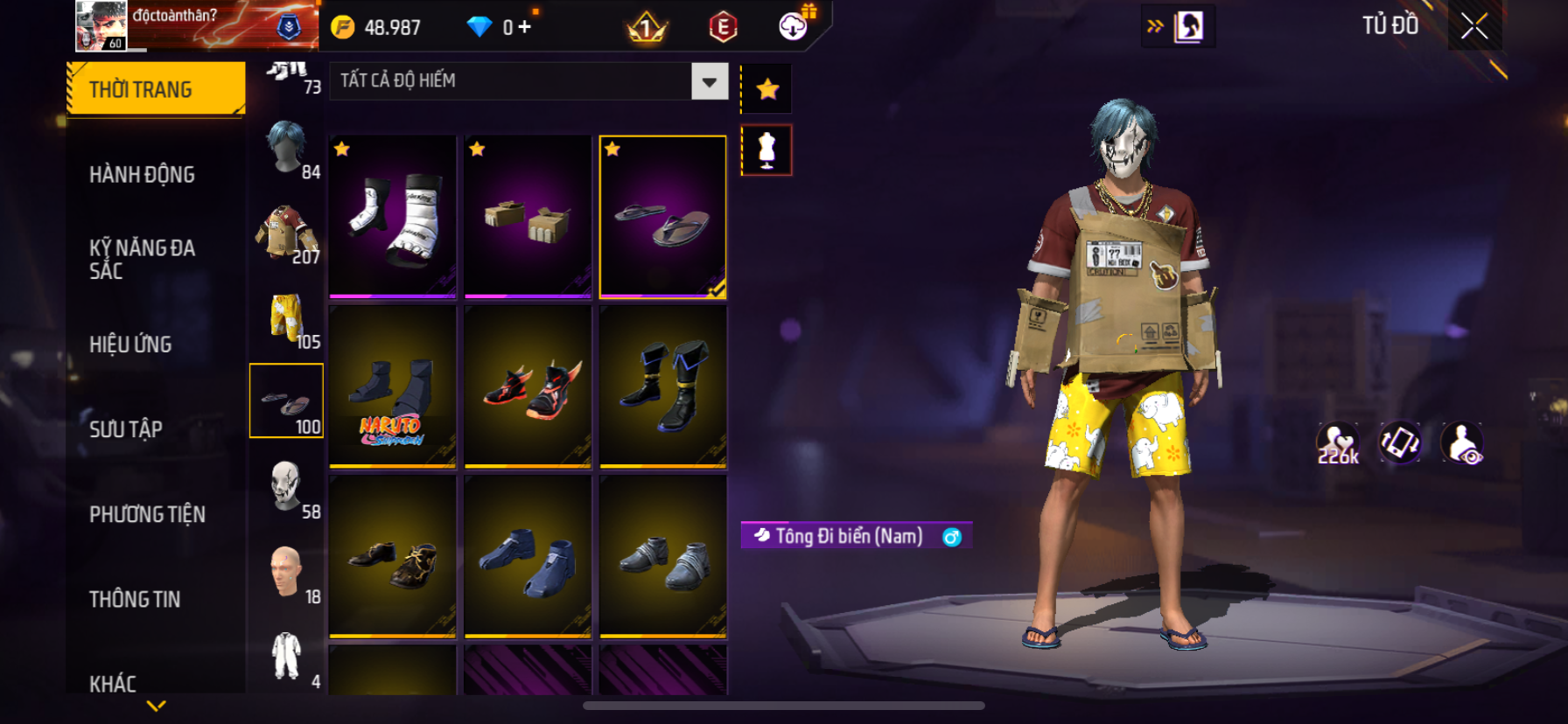Toggle the star favorites filter

767,88
